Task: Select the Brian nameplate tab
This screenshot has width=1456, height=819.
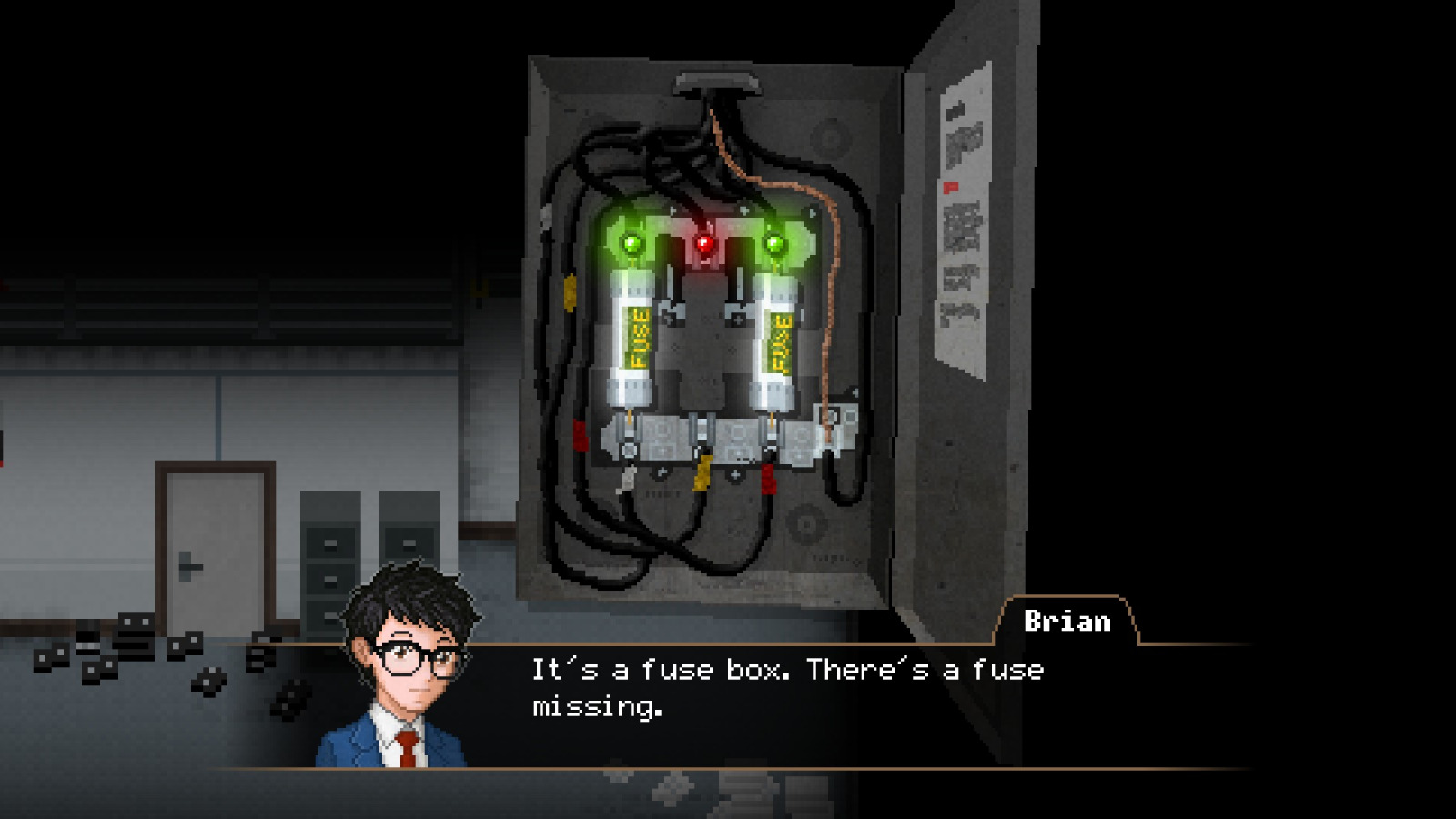Action: pyautogui.click(x=1067, y=620)
